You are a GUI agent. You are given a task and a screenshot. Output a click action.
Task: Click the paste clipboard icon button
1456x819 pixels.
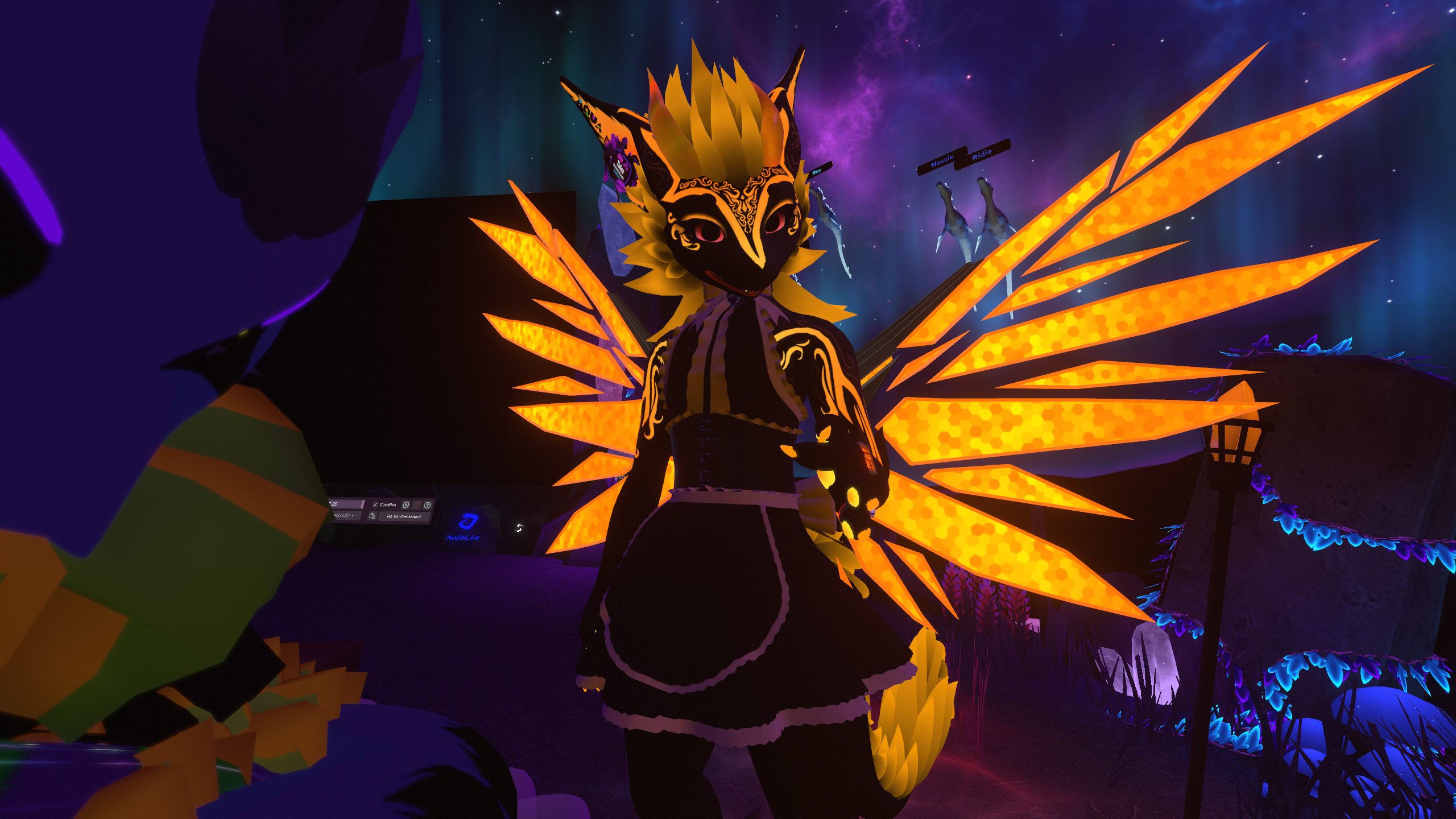pyautogui.click(x=372, y=516)
